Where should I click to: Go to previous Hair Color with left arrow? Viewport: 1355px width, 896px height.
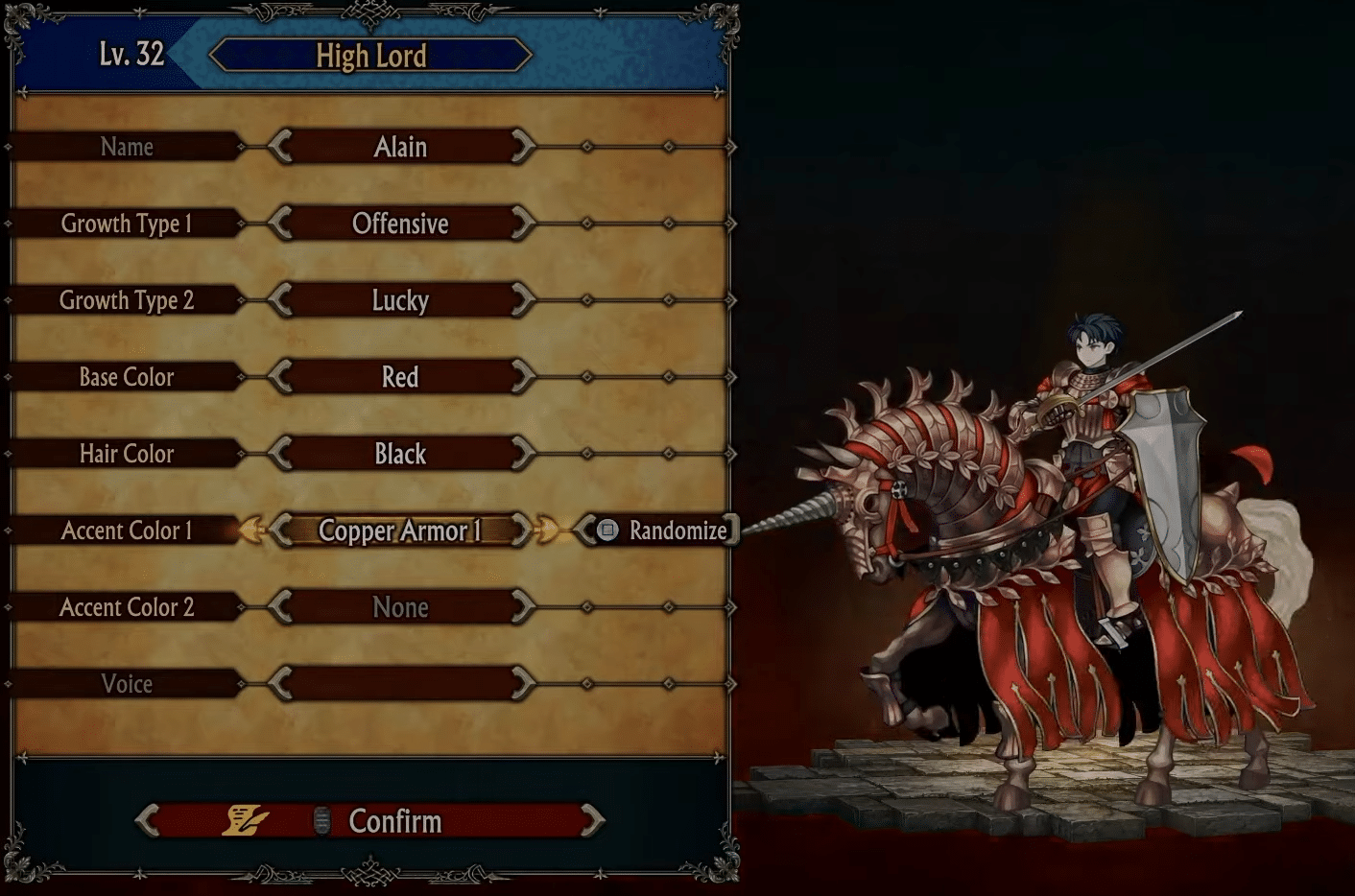click(279, 454)
